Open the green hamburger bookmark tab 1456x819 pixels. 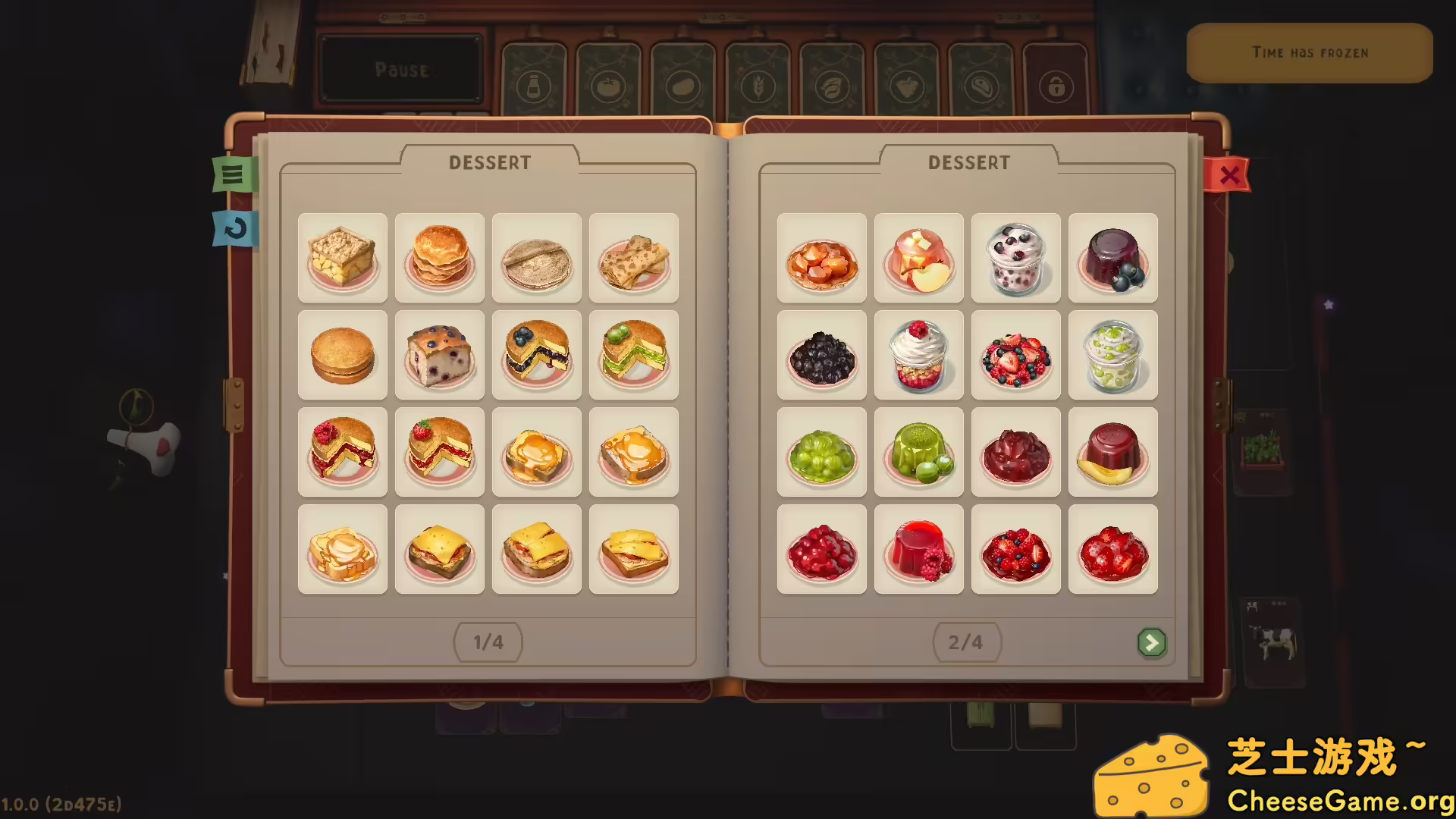[235, 175]
